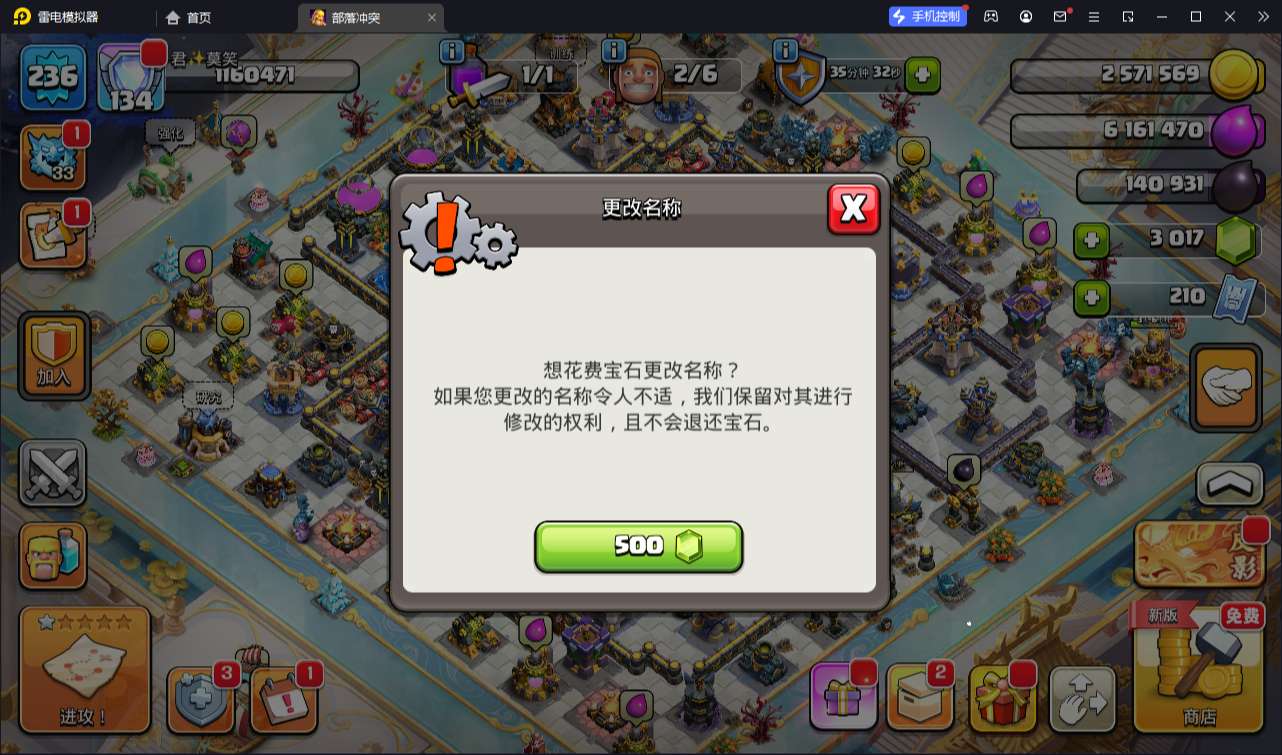Confirm name change with the 500 gem button
Image resolution: width=1282 pixels, height=755 pixels.
pos(639,546)
